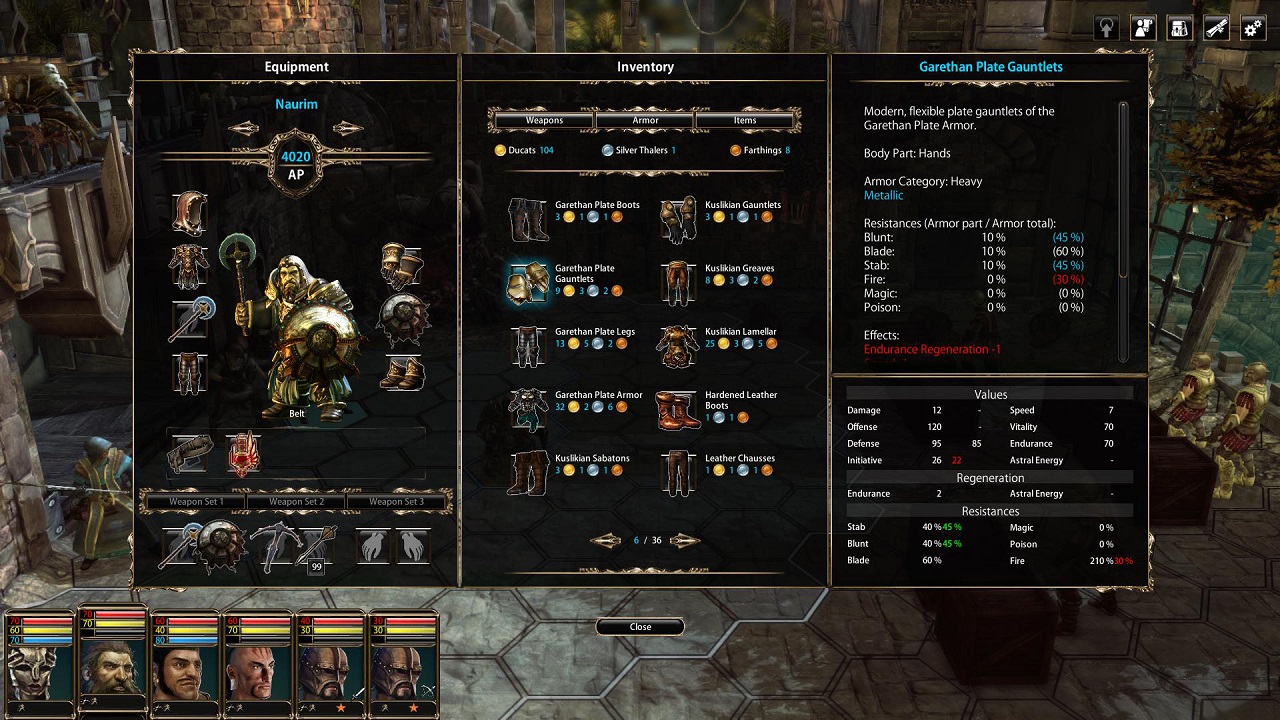Open the Items inventory tab

746,120
